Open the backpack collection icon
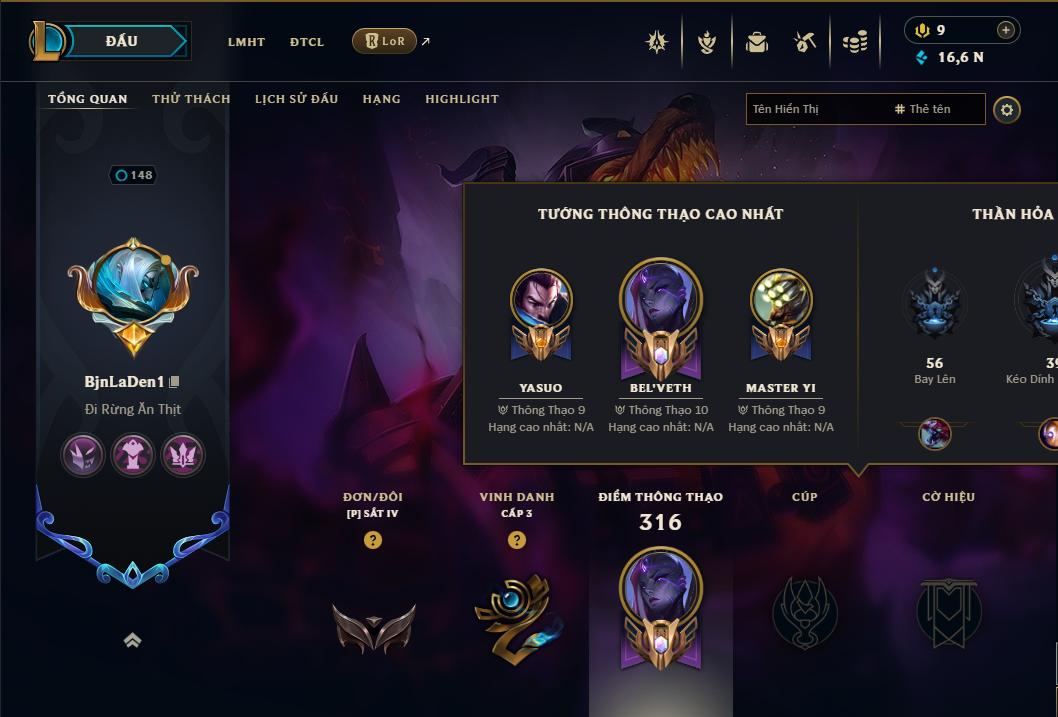 point(757,42)
